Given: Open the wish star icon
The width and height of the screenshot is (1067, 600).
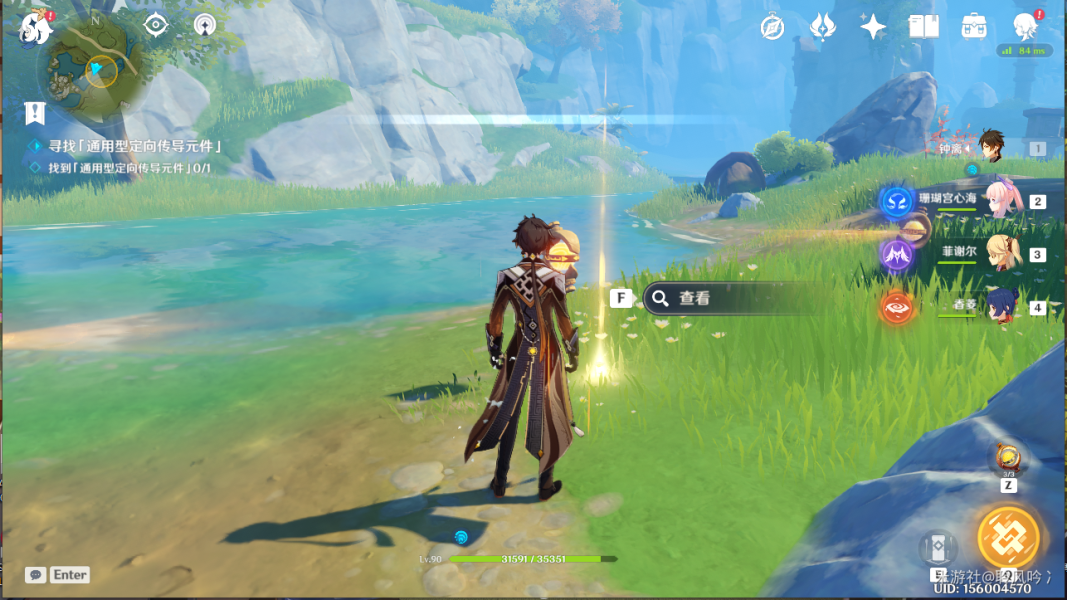Looking at the screenshot, I should click(x=873, y=27).
